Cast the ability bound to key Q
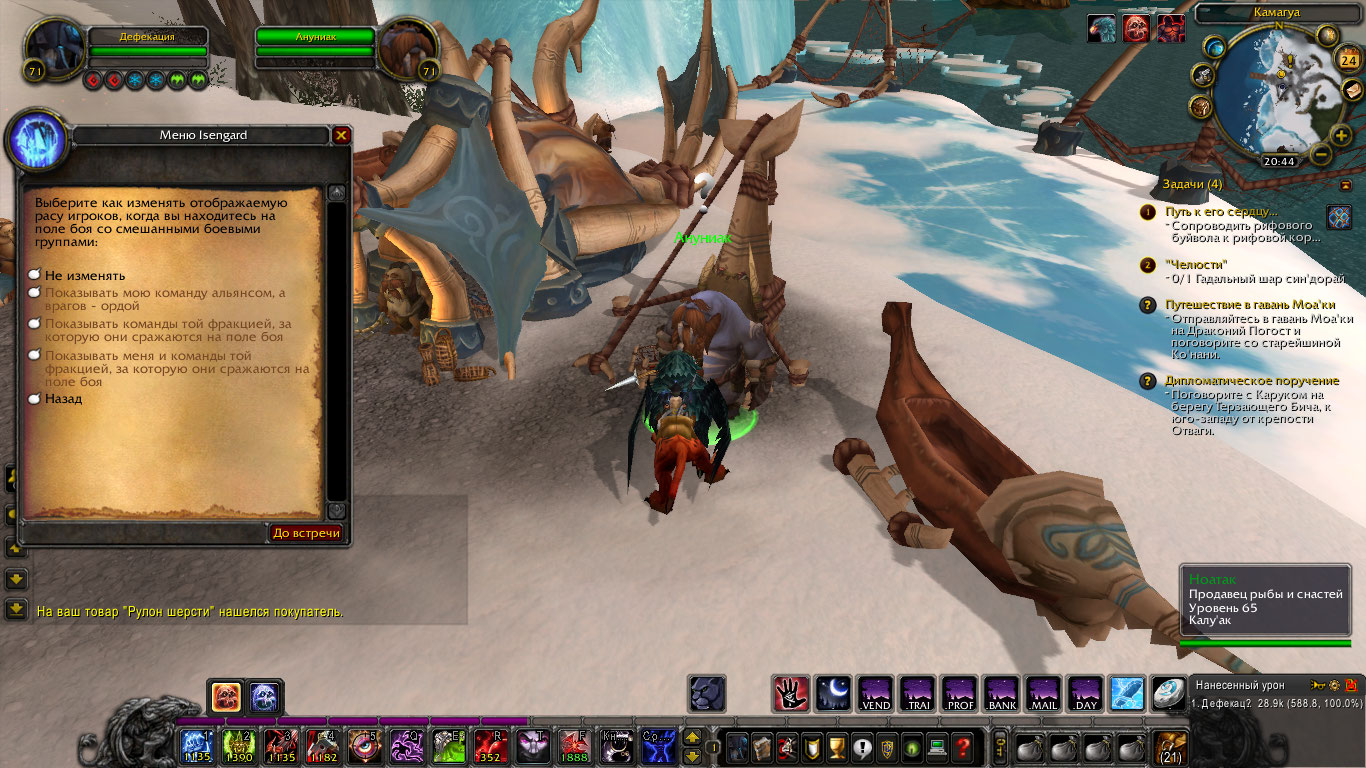1366x768 pixels. coord(406,747)
